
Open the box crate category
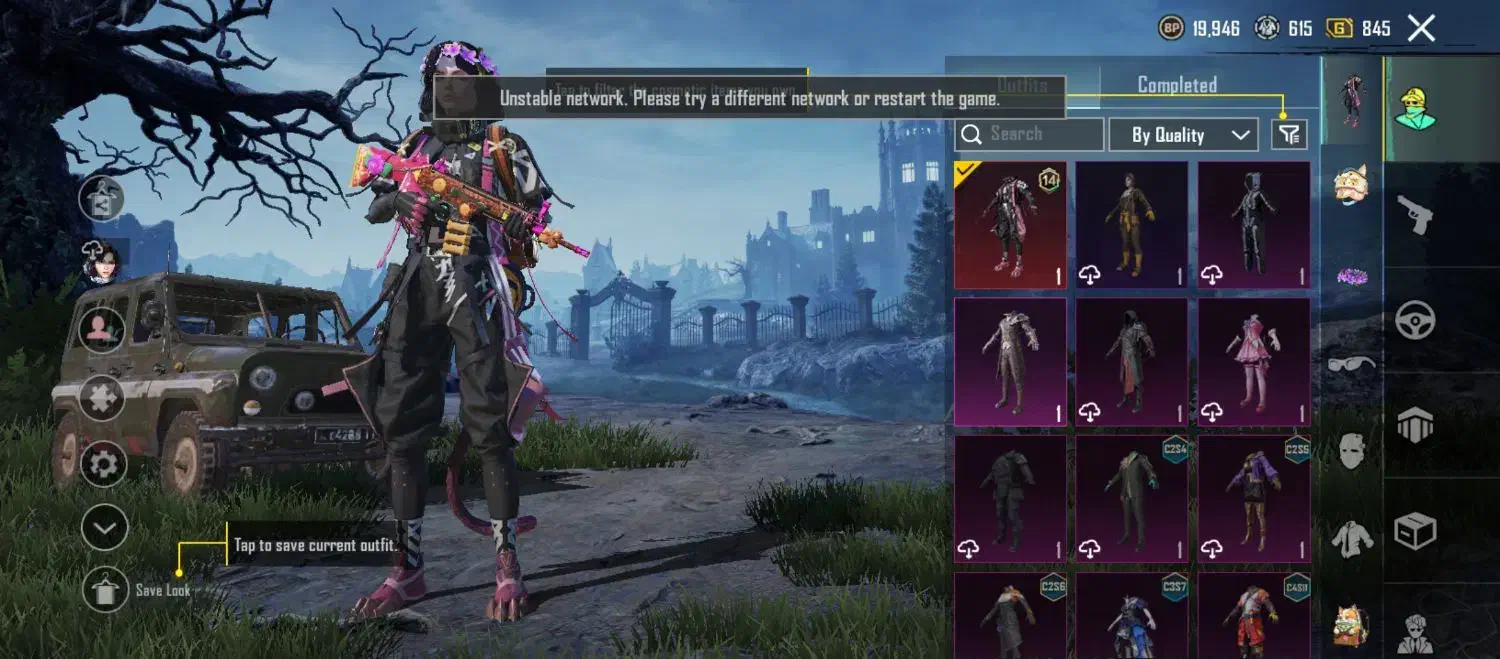(1416, 531)
